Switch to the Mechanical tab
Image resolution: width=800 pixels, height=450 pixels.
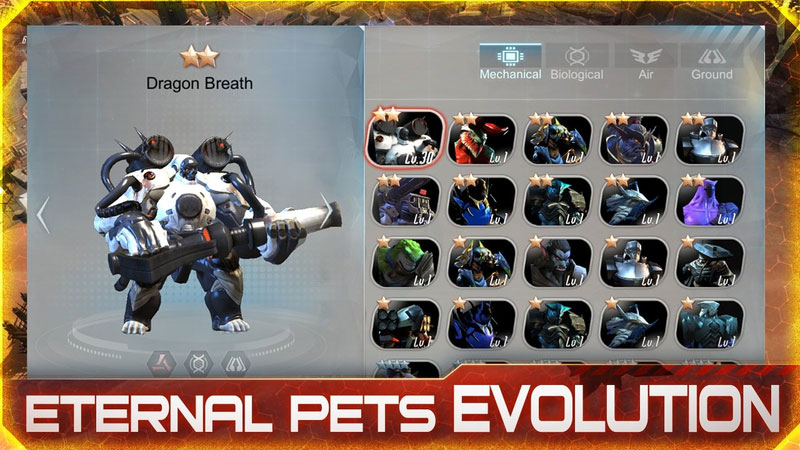[x=510, y=62]
